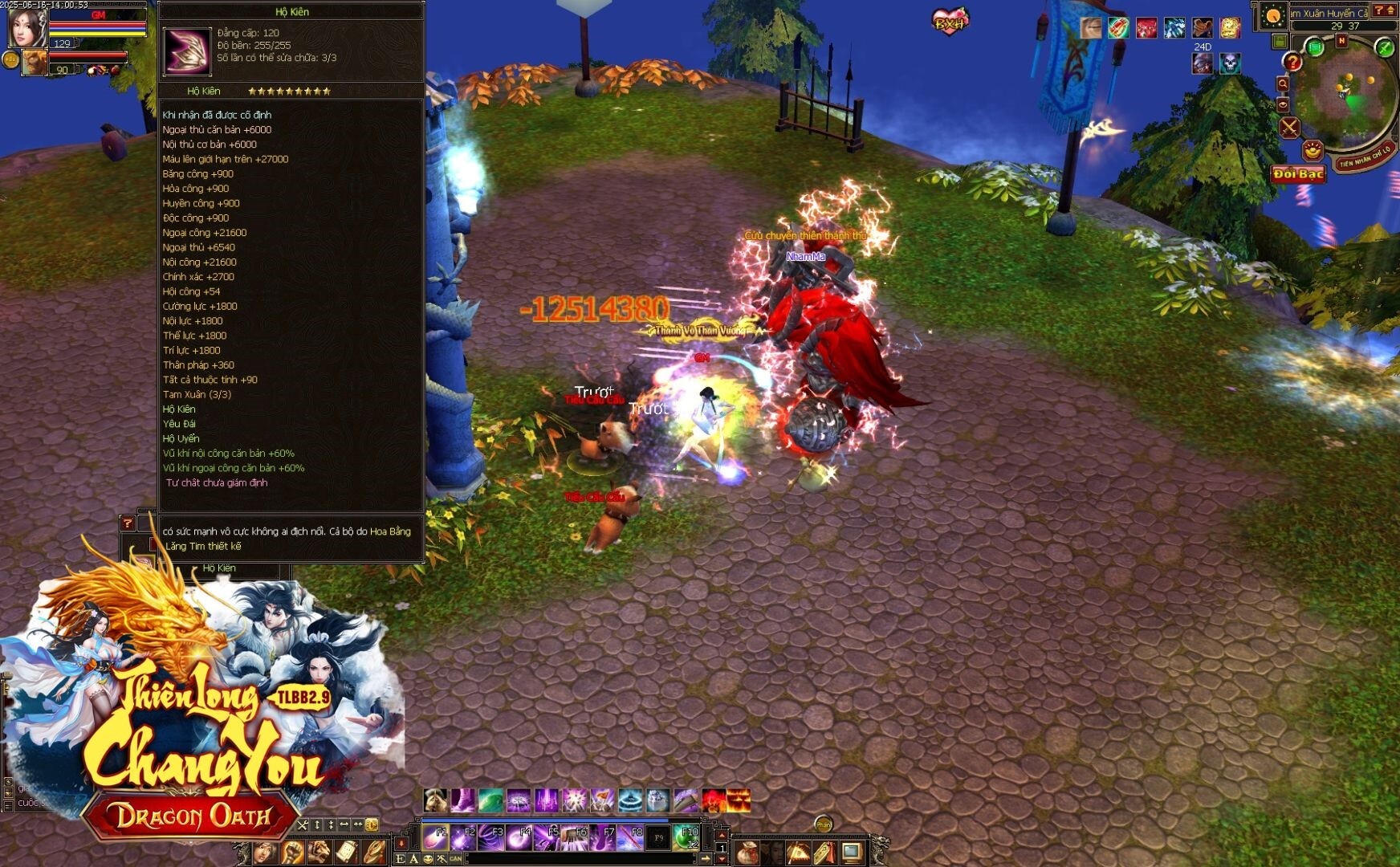Click the chat send arrow button

click(x=706, y=858)
